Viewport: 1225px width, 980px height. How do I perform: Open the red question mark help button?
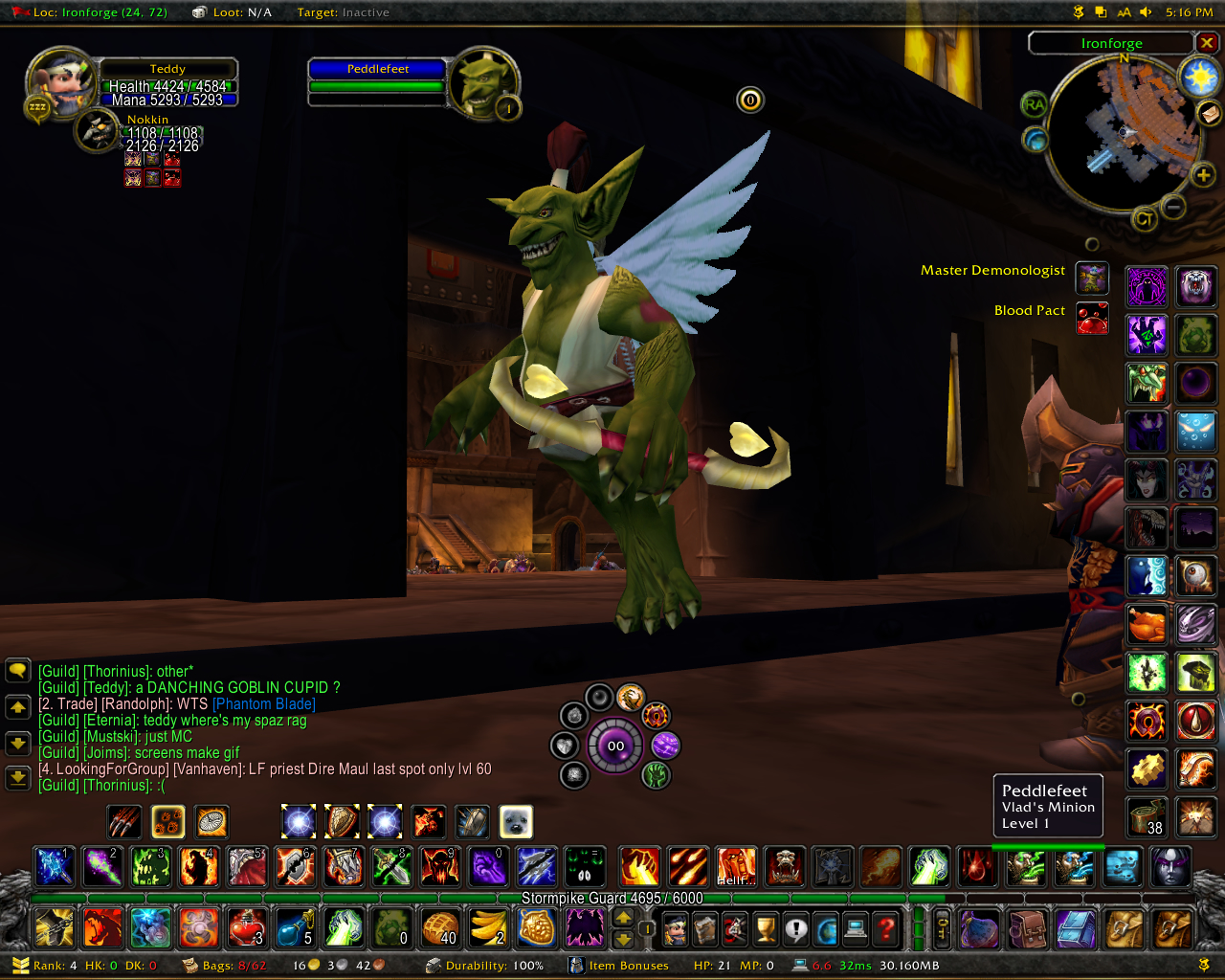pyautogui.click(x=887, y=928)
